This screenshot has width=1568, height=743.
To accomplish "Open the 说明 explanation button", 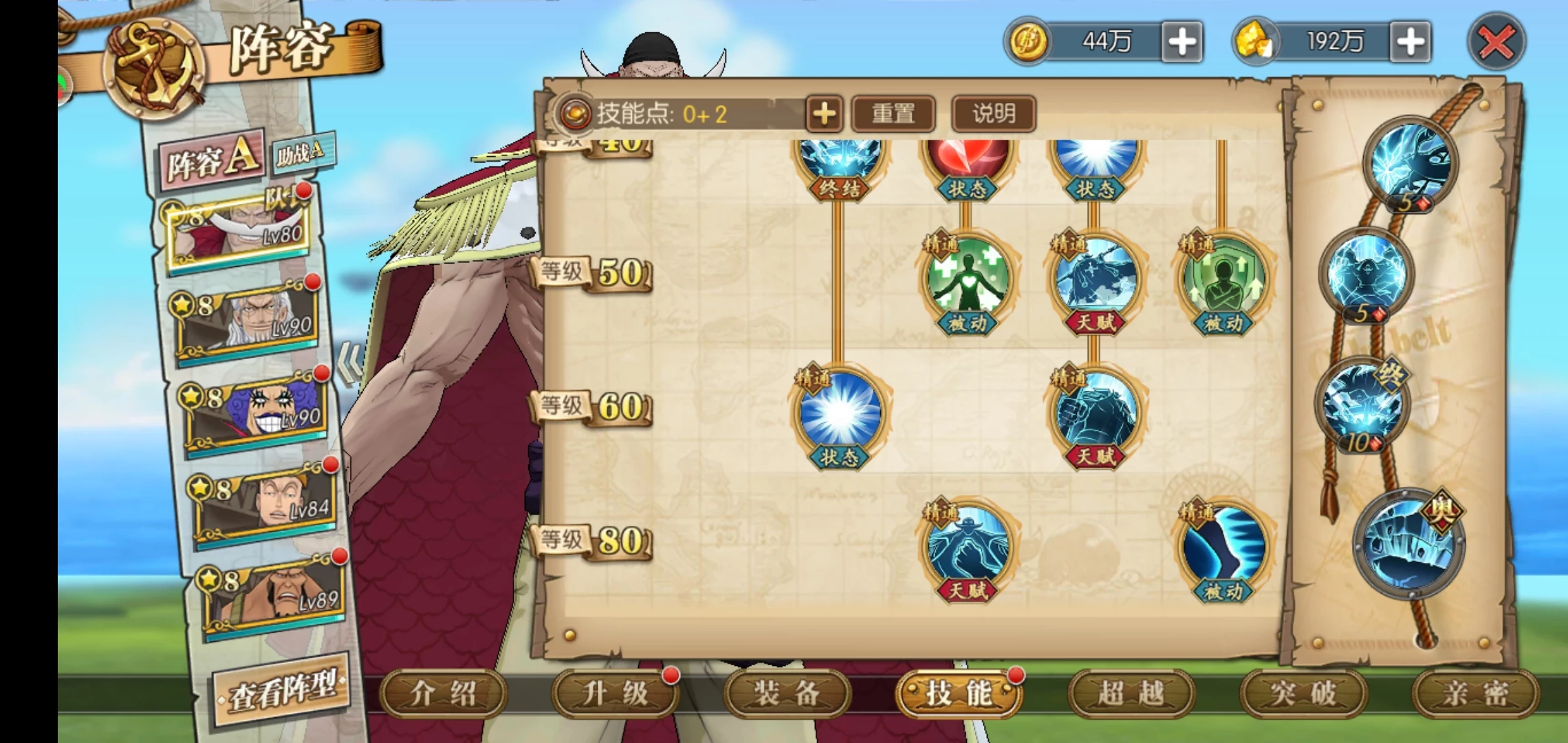I will tap(993, 114).
